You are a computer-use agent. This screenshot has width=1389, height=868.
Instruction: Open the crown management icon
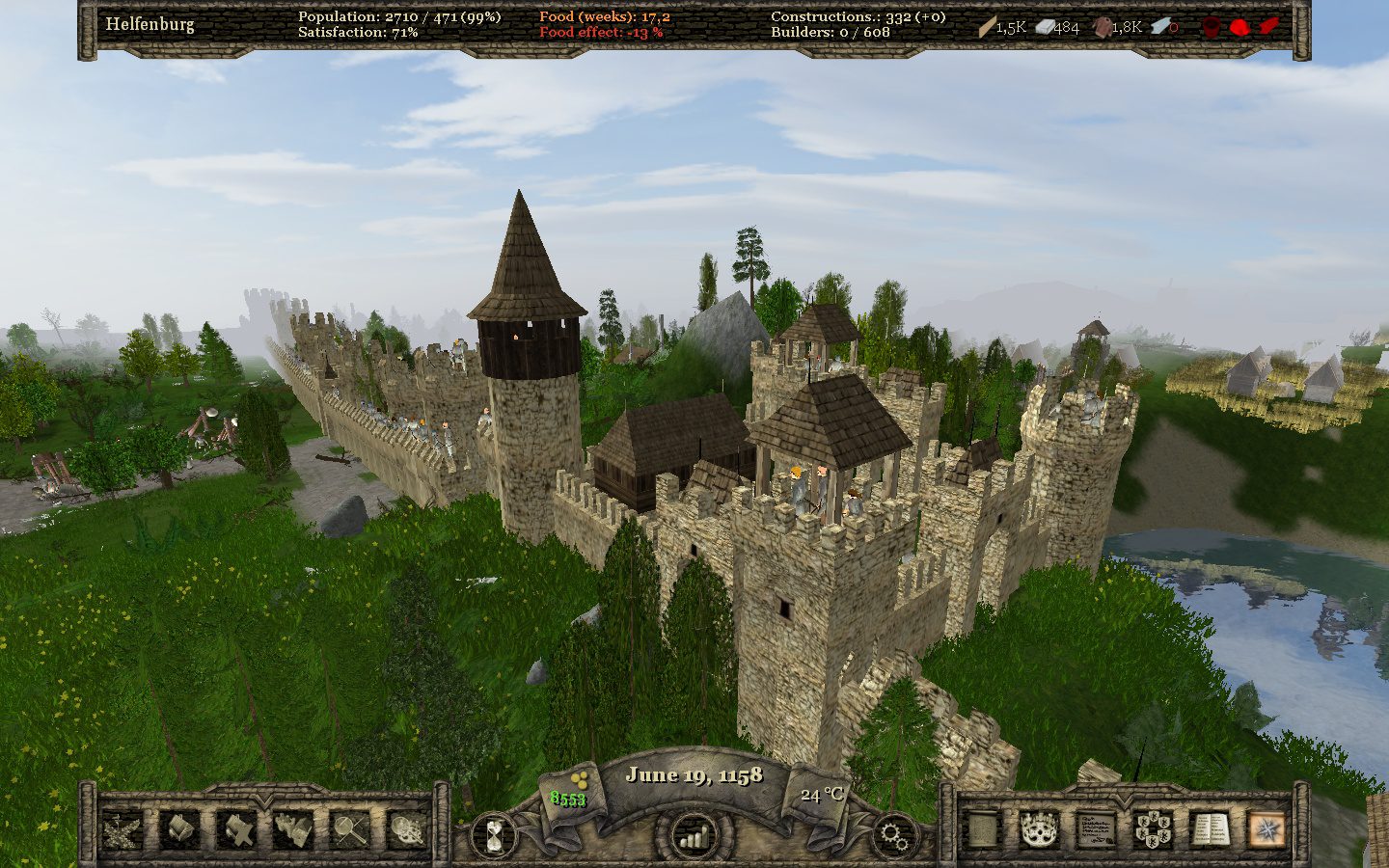(1039, 828)
